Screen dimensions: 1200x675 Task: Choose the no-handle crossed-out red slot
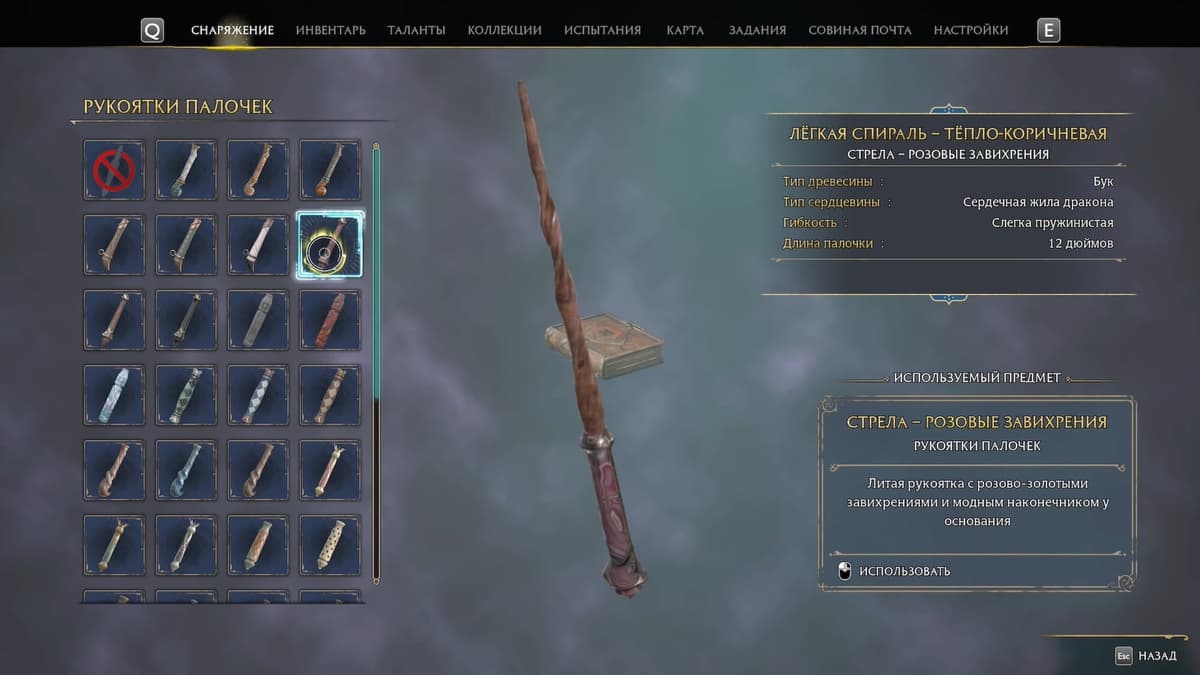(x=114, y=170)
